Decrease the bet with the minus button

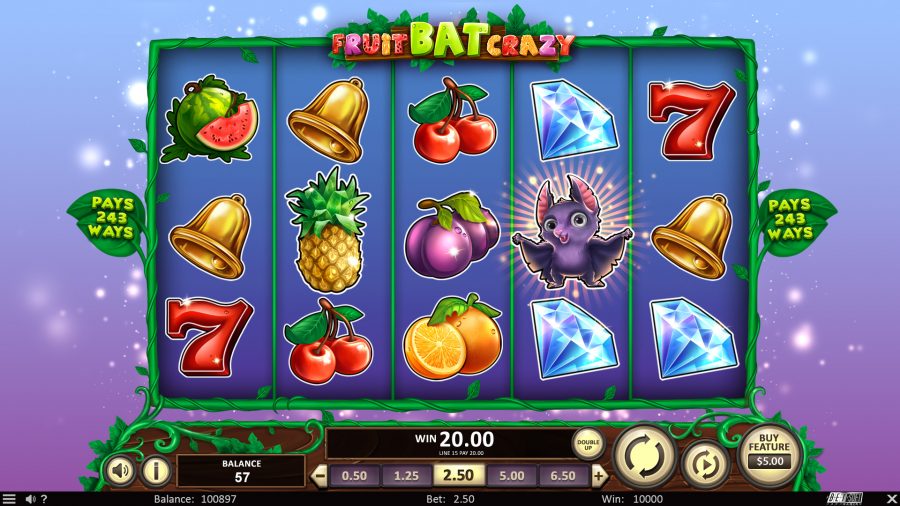pos(320,476)
